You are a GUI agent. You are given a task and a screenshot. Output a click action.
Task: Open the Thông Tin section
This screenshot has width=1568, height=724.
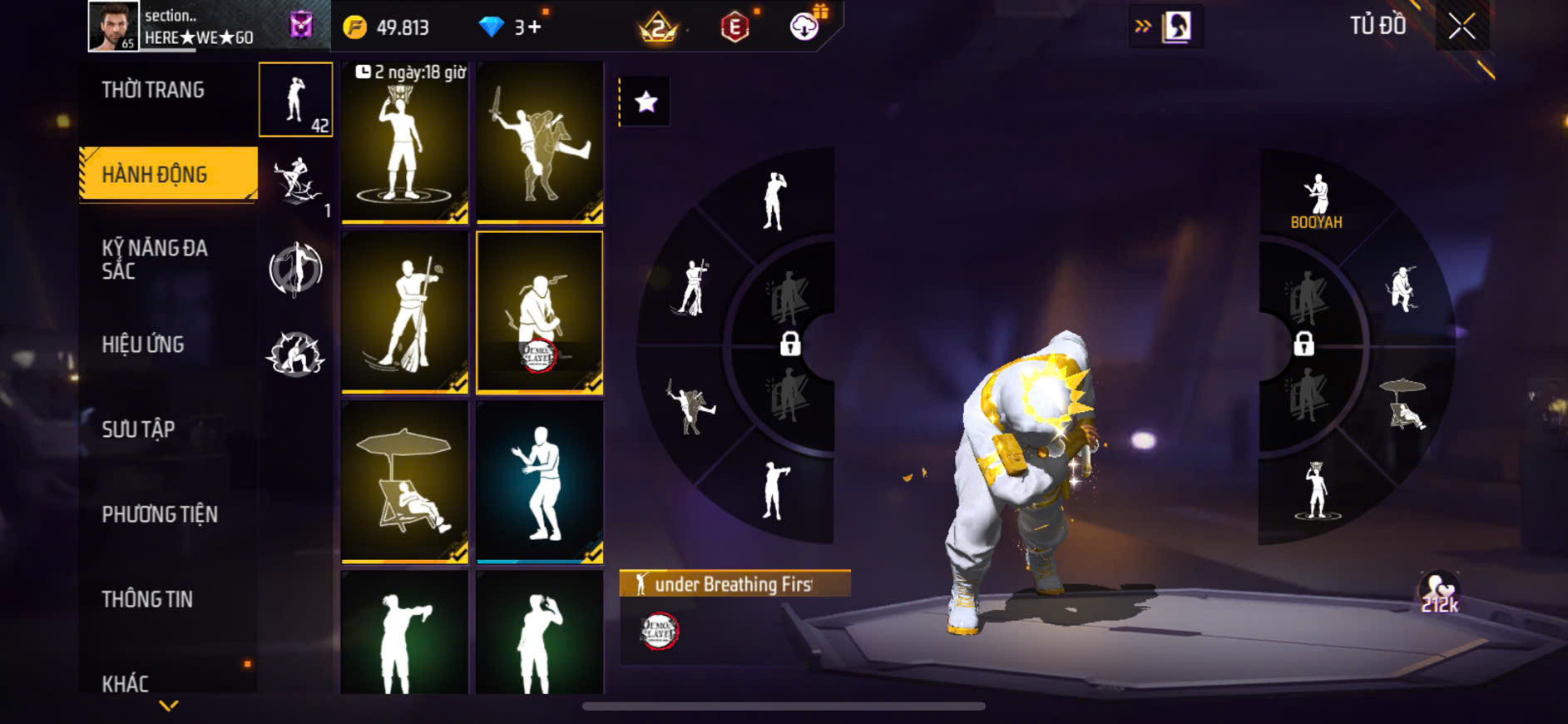[x=147, y=599]
